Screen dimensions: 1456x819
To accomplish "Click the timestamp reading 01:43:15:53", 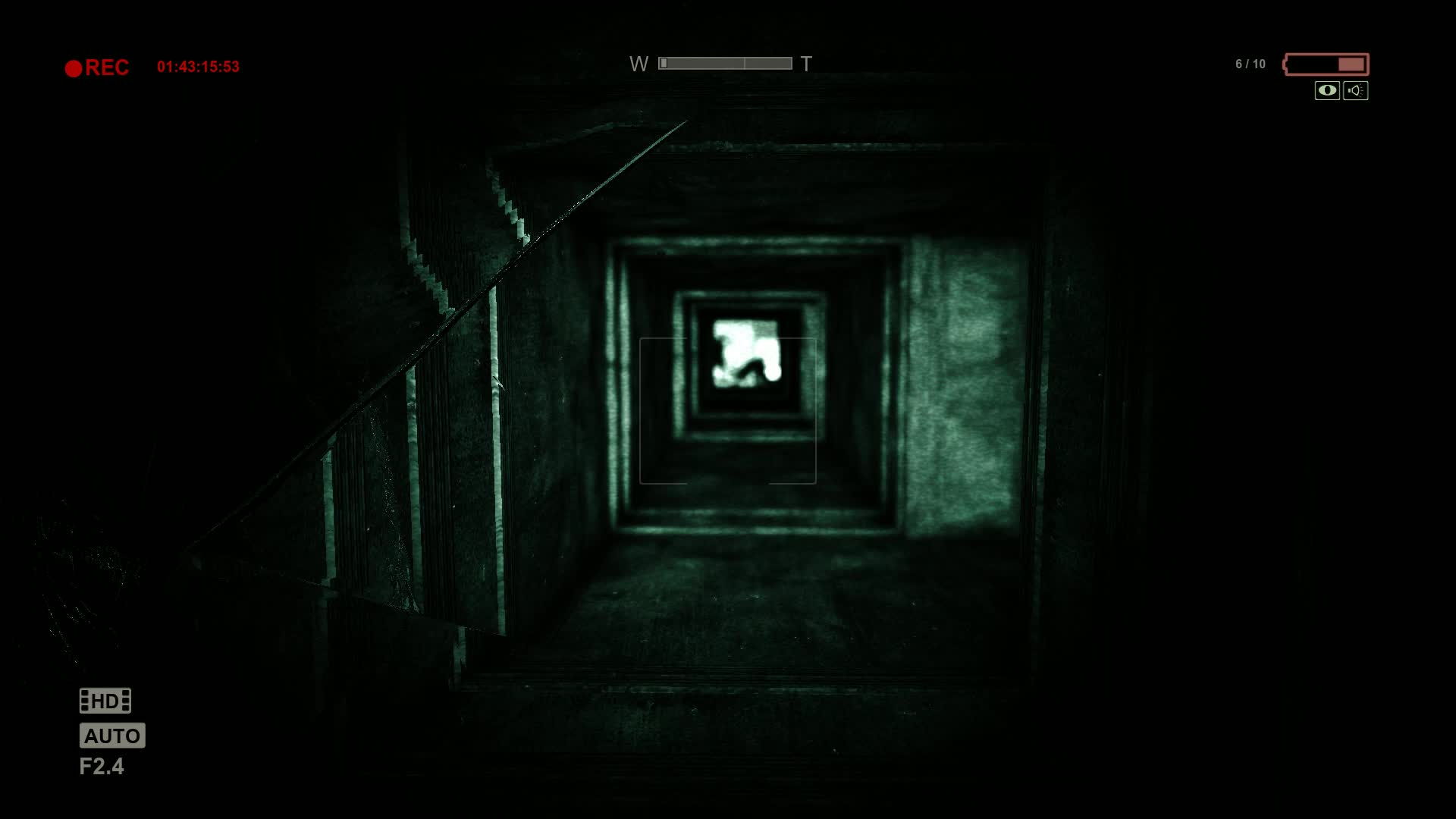I will click(199, 65).
